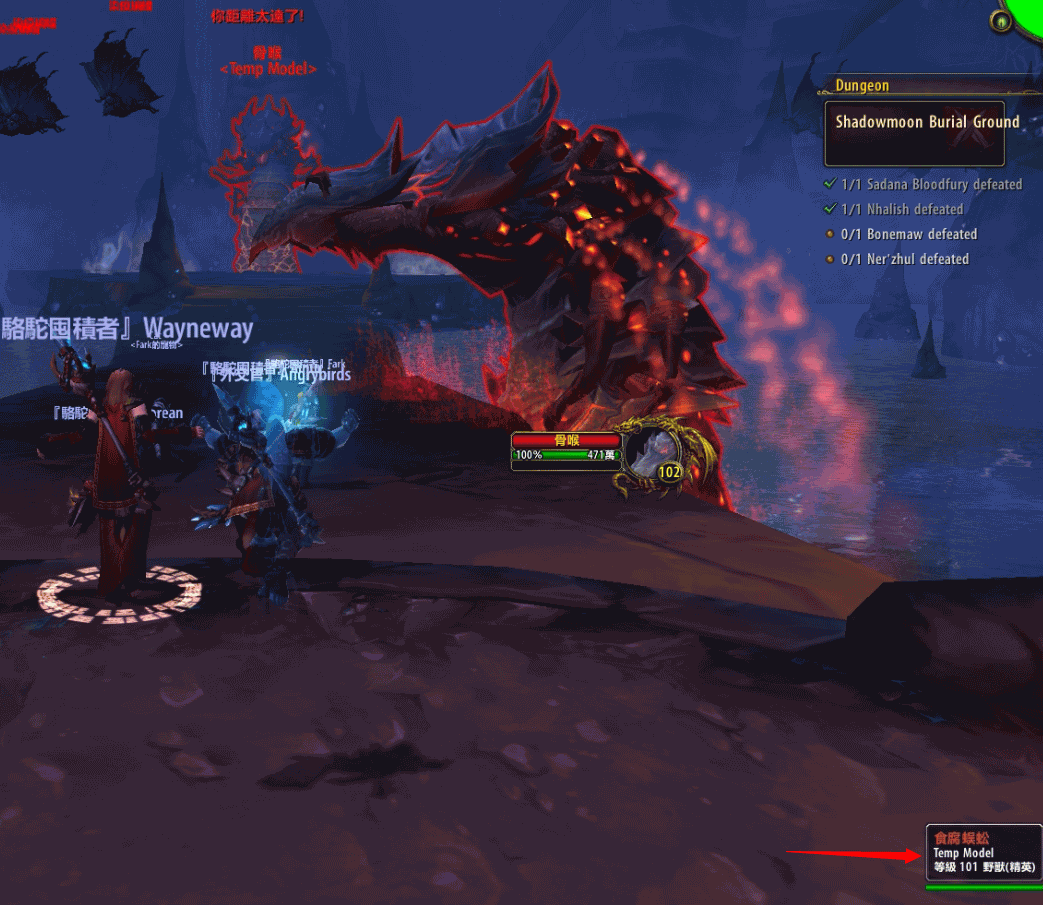Select the Shadowmoon Burial Ground objective block
The width and height of the screenshot is (1043, 905).
914,133
